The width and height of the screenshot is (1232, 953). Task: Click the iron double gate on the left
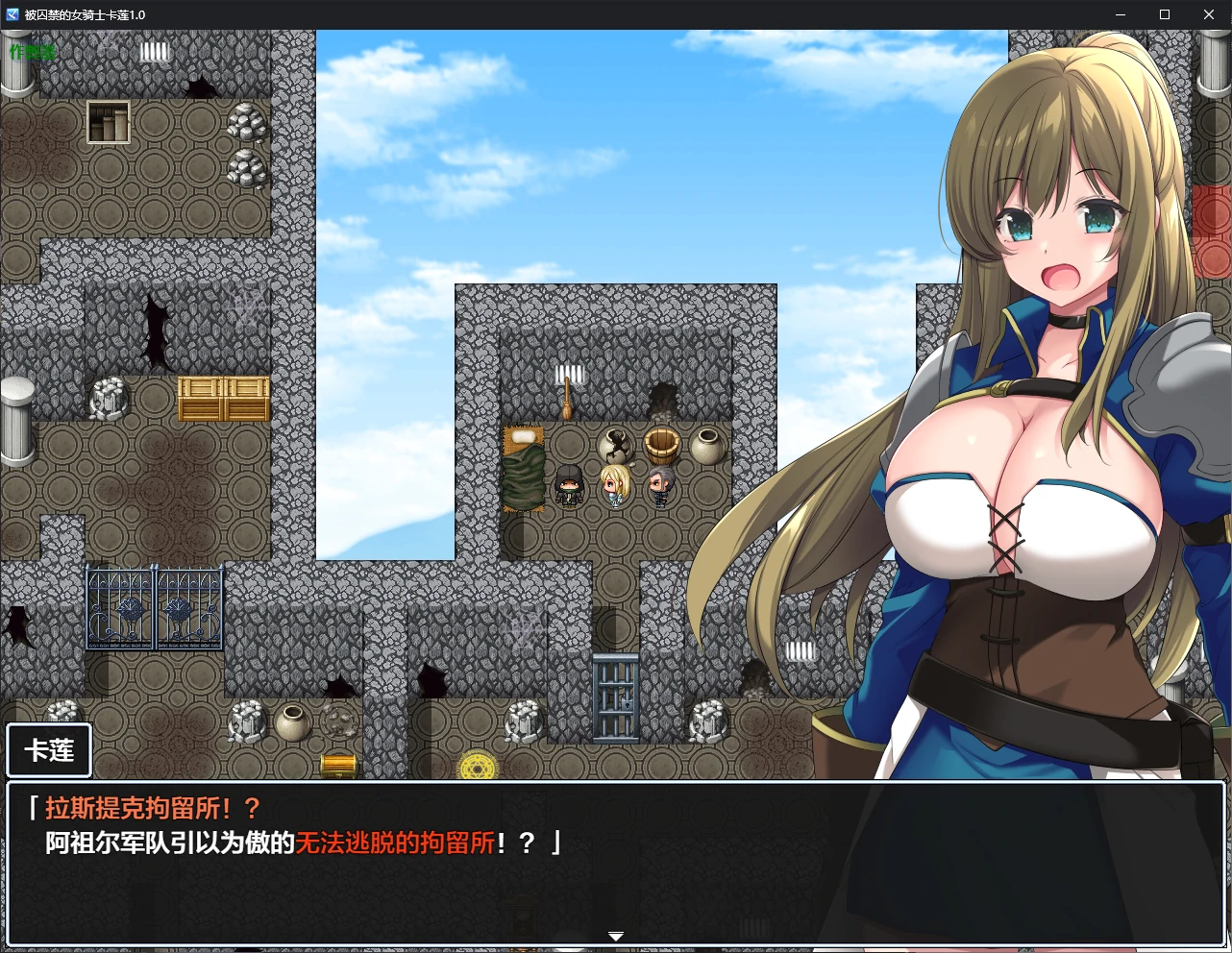point(154,607)
